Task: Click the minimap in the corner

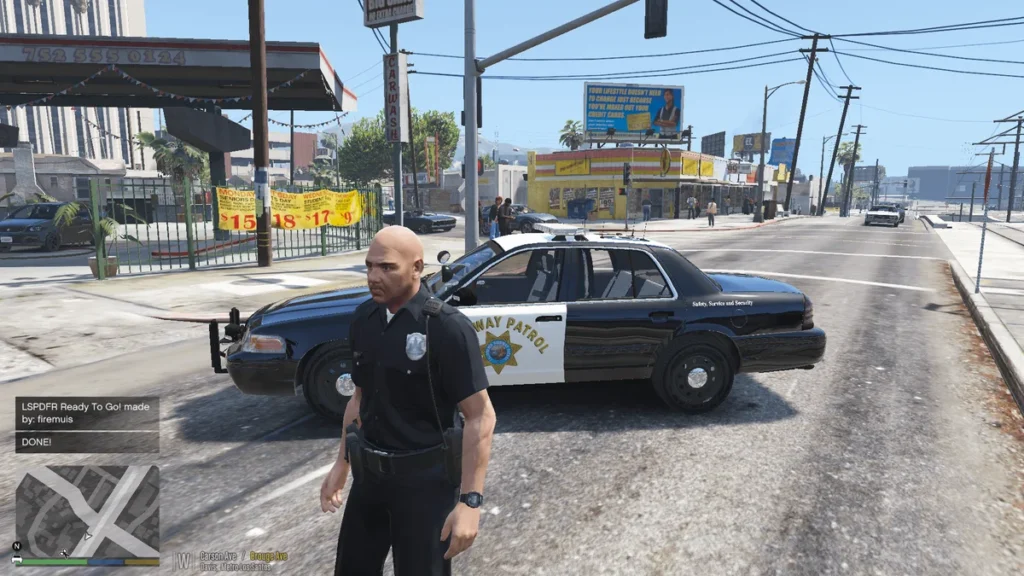Action: [x=87, y=510]
